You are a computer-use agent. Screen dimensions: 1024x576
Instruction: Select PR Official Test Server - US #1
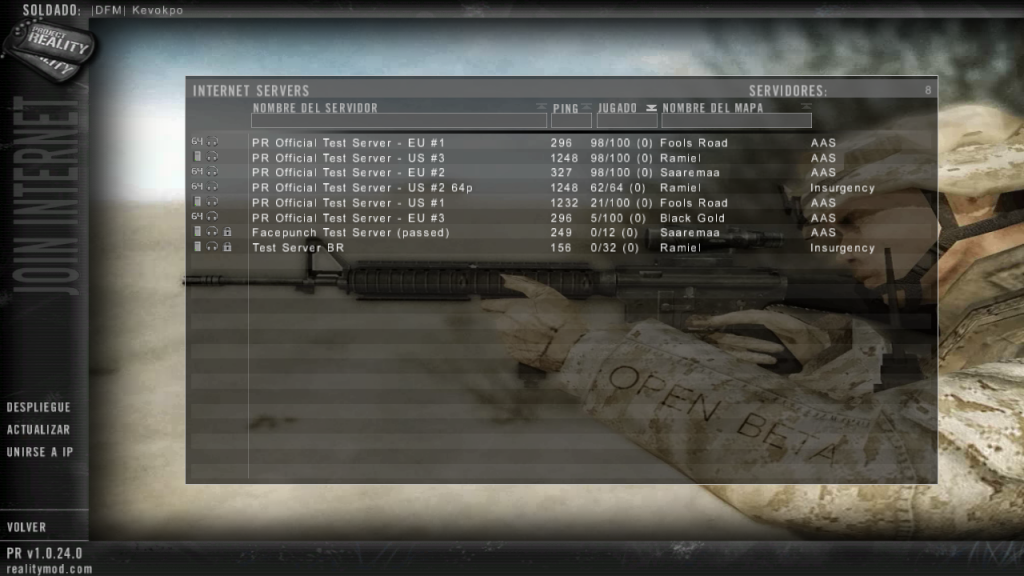348,203
